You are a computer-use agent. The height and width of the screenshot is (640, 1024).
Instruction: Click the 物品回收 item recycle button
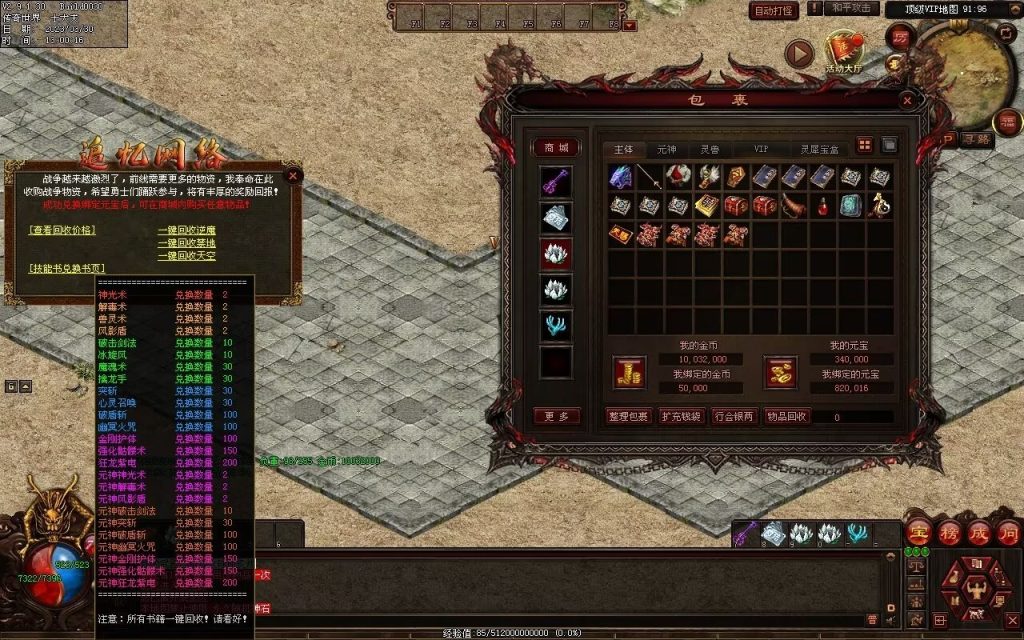tap(786, 416)
